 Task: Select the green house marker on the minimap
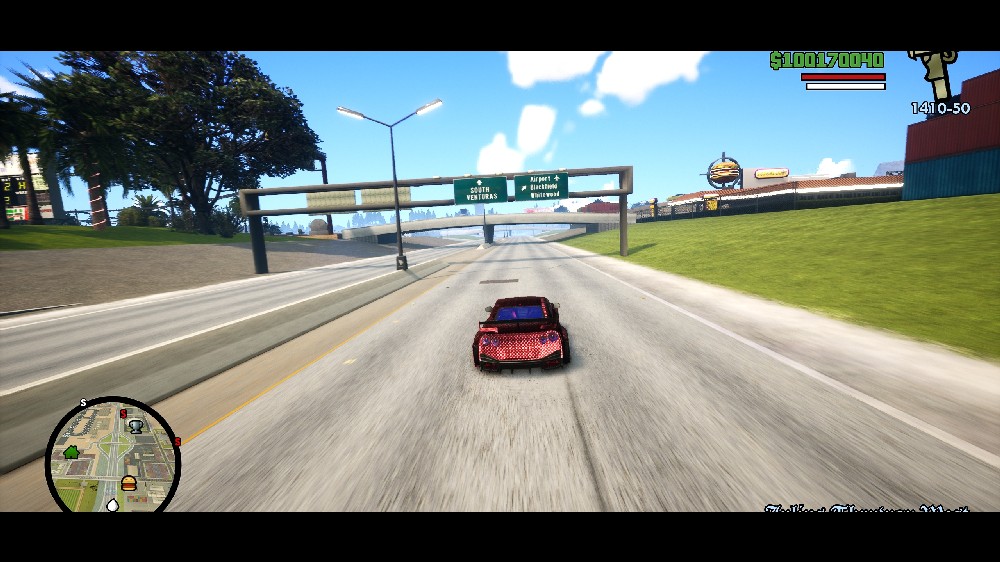pyautogui.click(x=71, y=452)
